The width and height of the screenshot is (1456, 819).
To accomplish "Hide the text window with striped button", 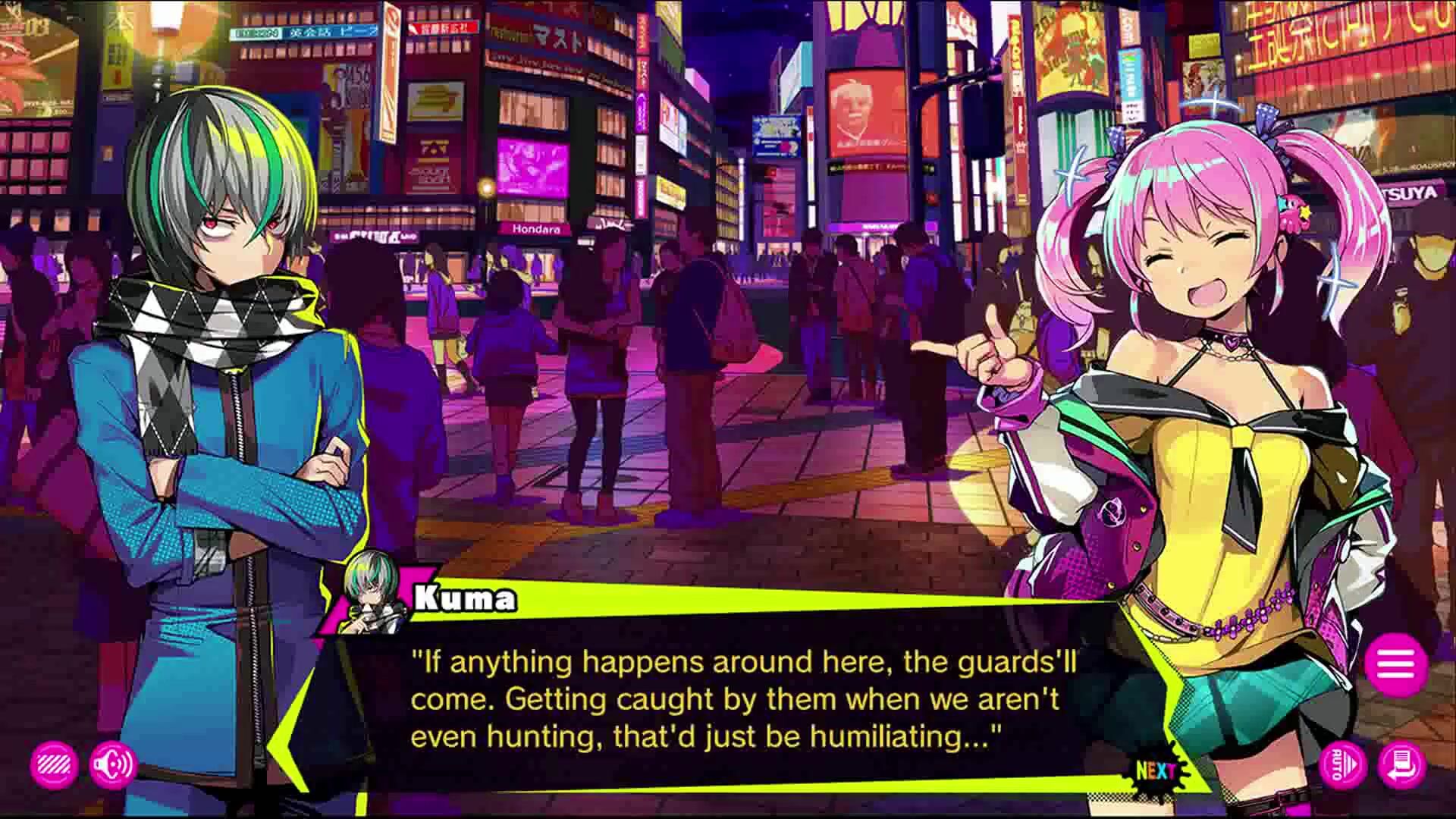I will pyautogui.click(x=54, y=765).
